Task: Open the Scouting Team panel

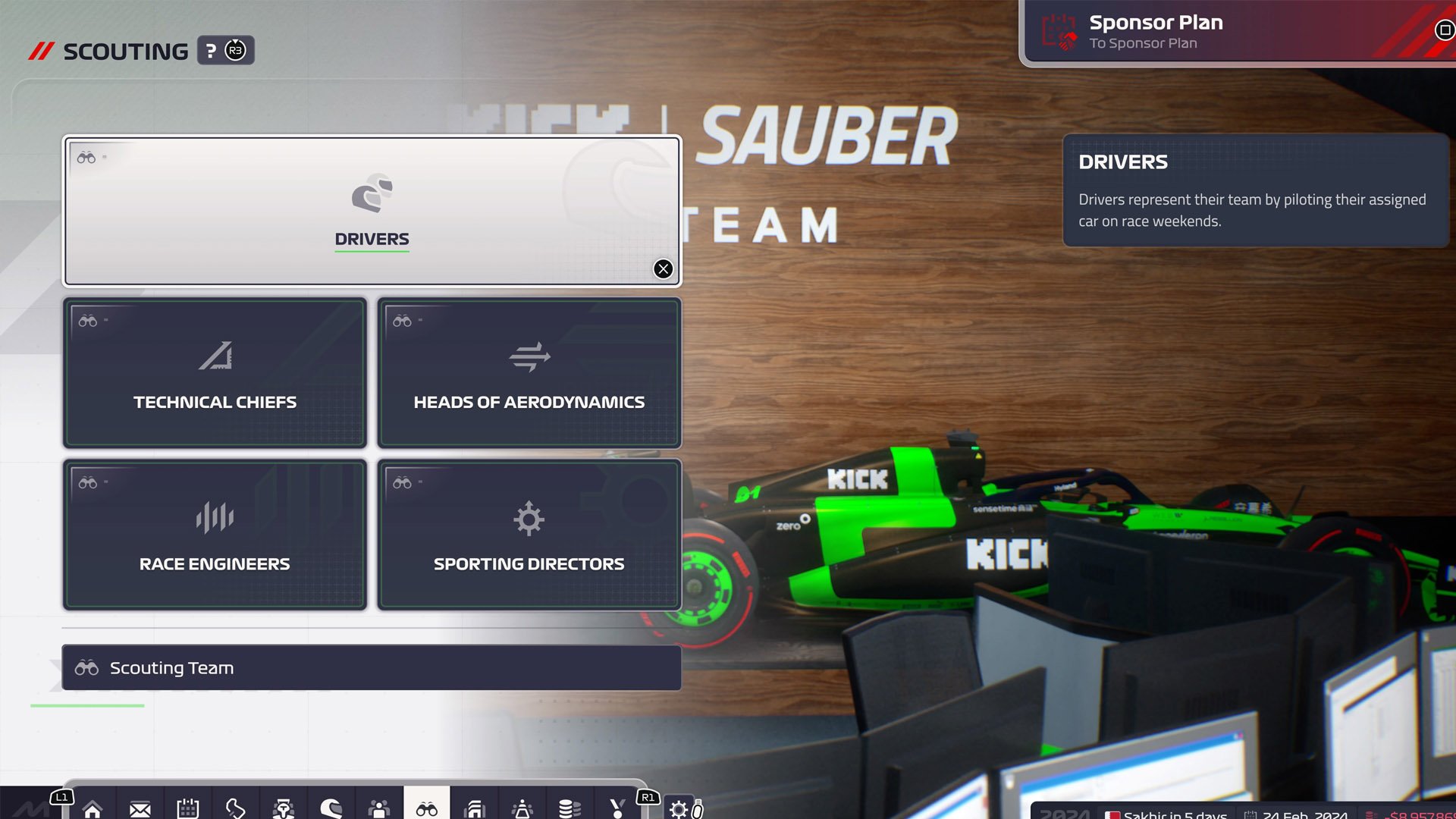Action: tap(372, 667)
